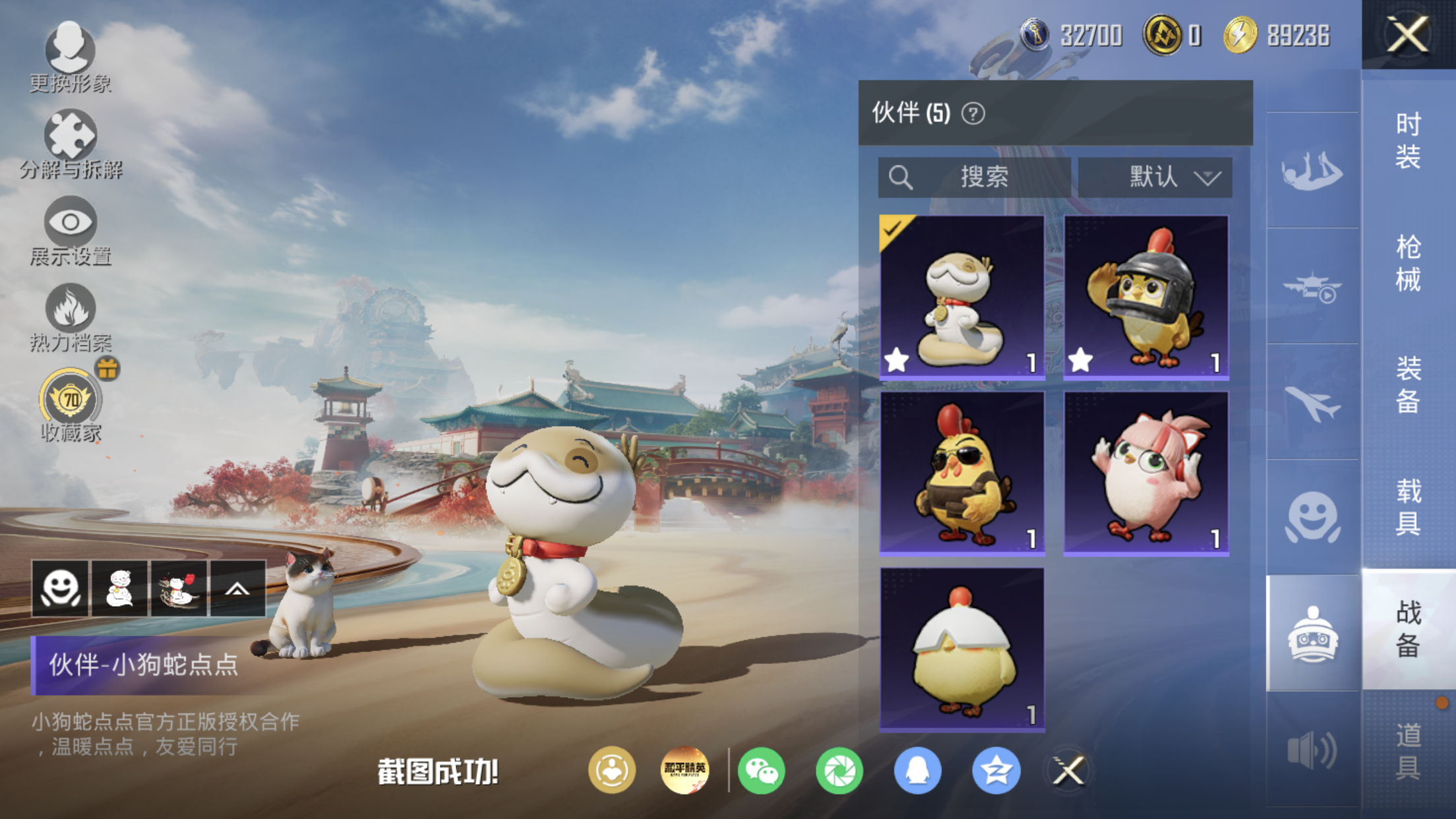Viewport: 1456px width, 819px height.
Task: Dismiss the screenshot share bar
Action: [x=1068, y=770]
